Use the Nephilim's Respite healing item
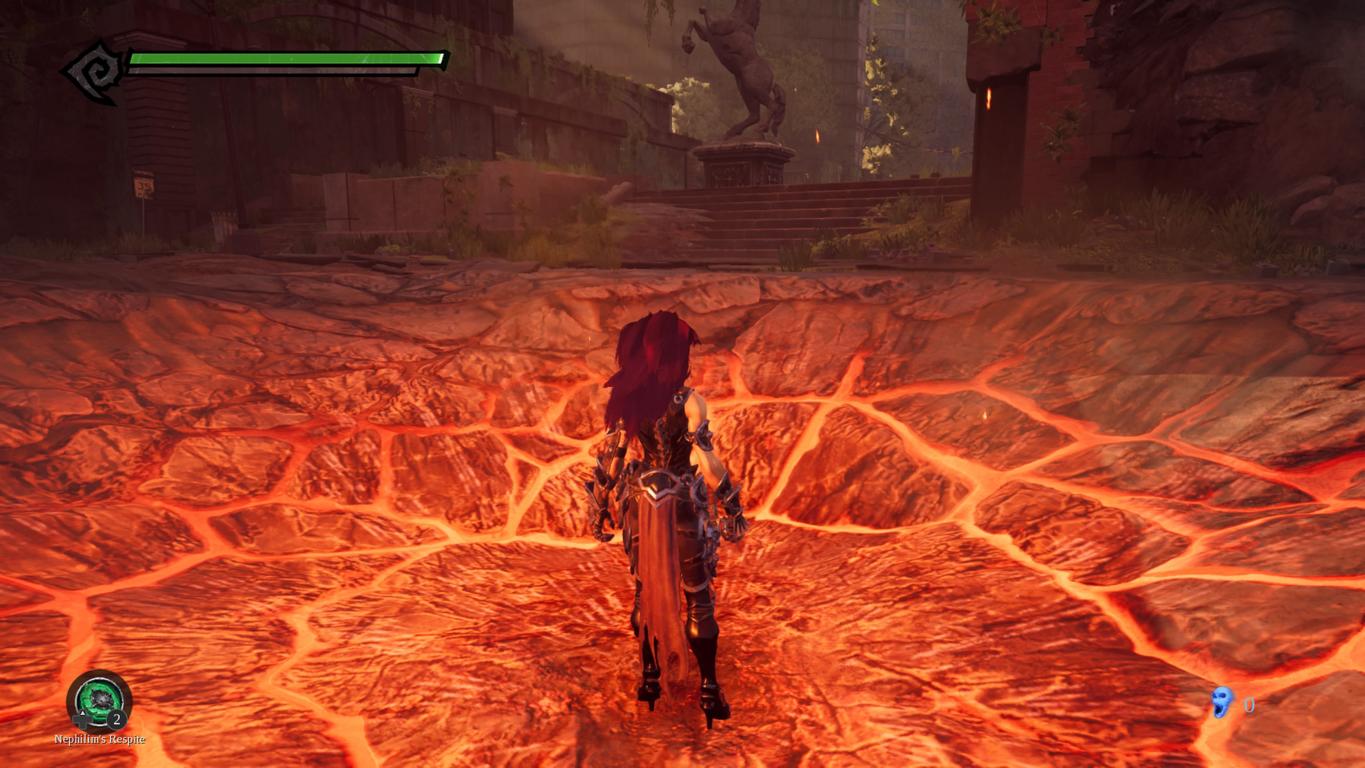 click(98, 699)
